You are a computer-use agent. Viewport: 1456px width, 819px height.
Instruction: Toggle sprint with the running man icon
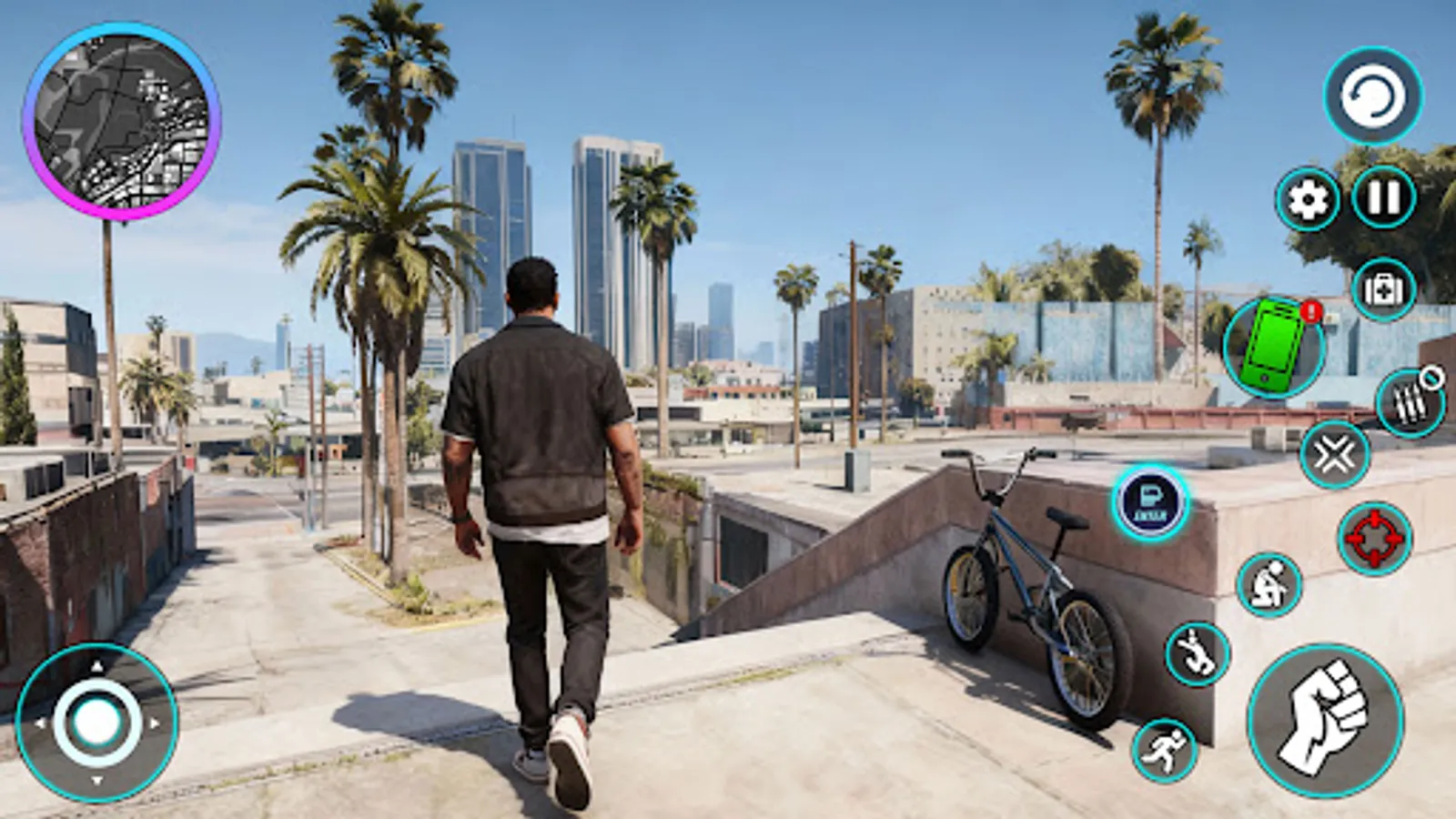pyautogui.click(x=1165, y=751)
